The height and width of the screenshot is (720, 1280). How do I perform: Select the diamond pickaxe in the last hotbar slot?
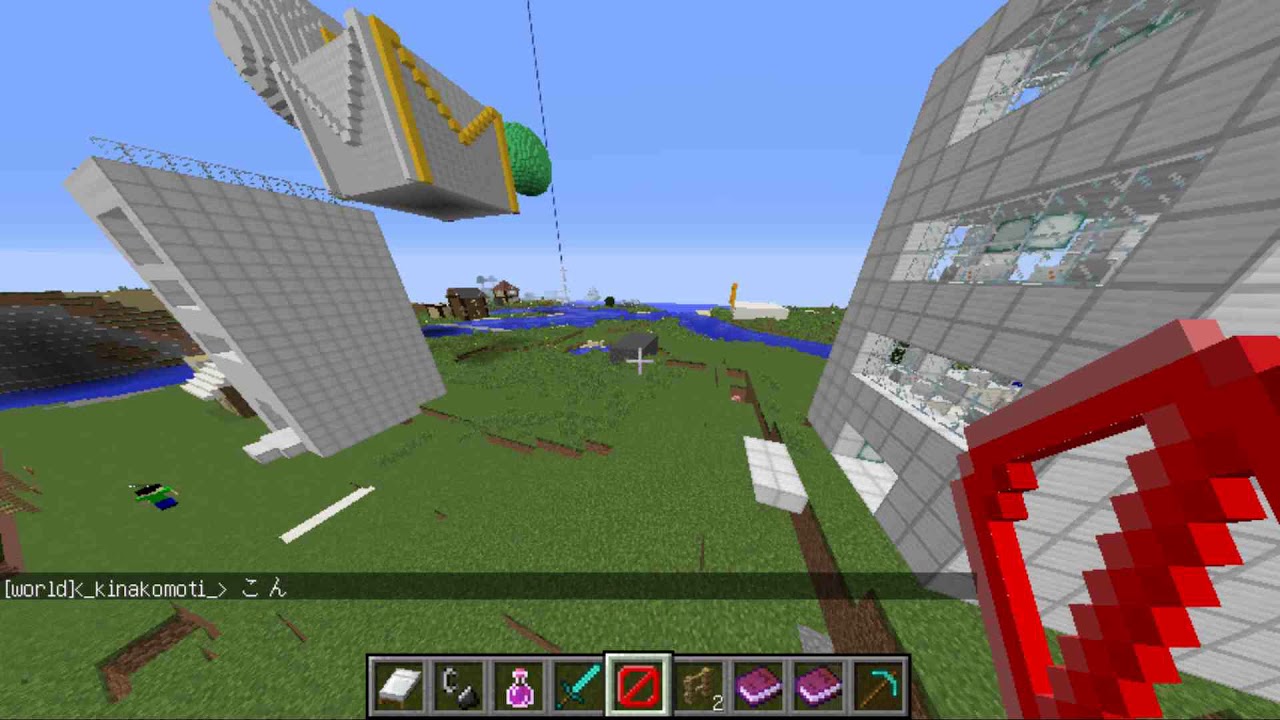pos(879,683)
